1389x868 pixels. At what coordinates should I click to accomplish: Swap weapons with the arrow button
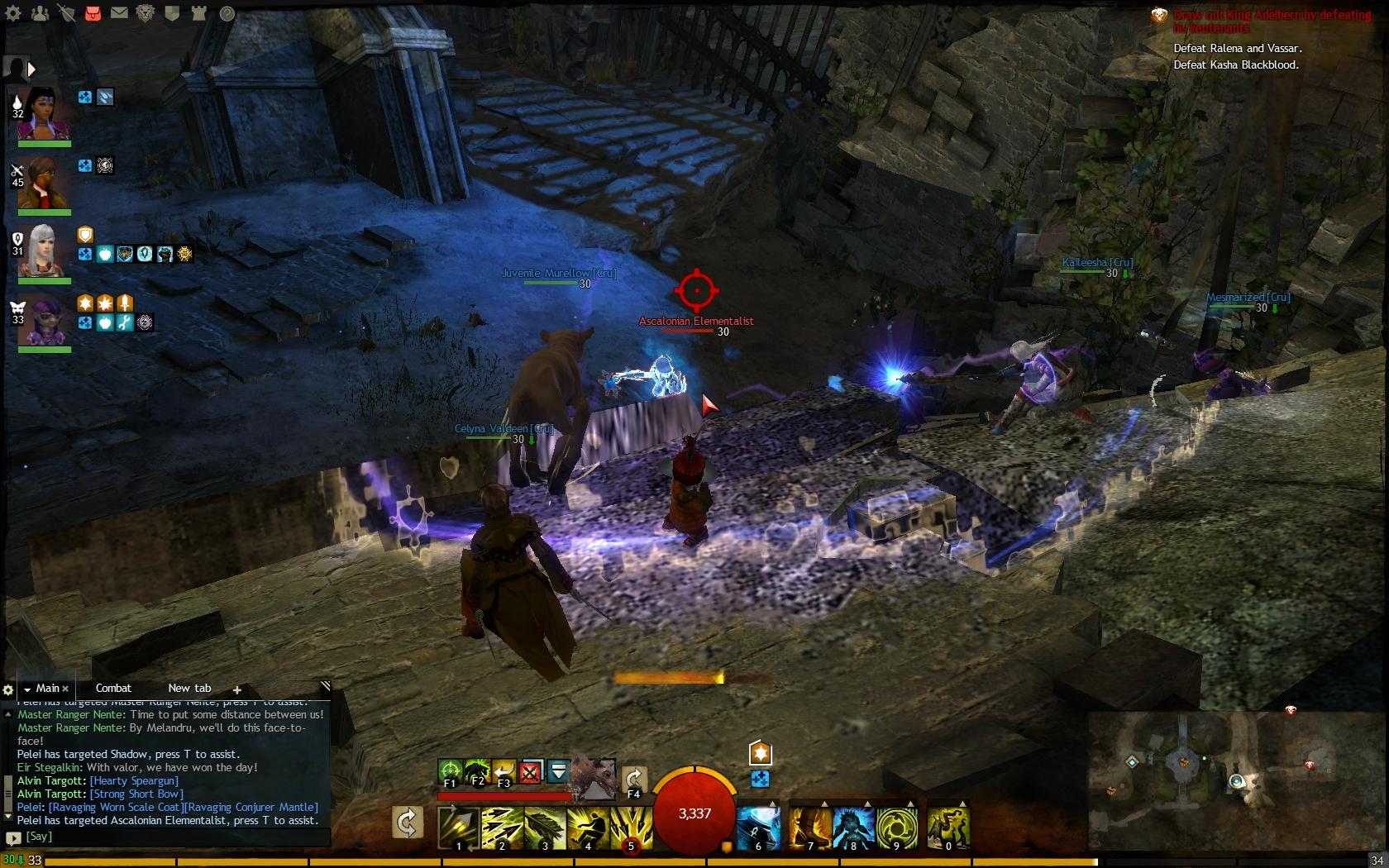(x=408, y=823)
